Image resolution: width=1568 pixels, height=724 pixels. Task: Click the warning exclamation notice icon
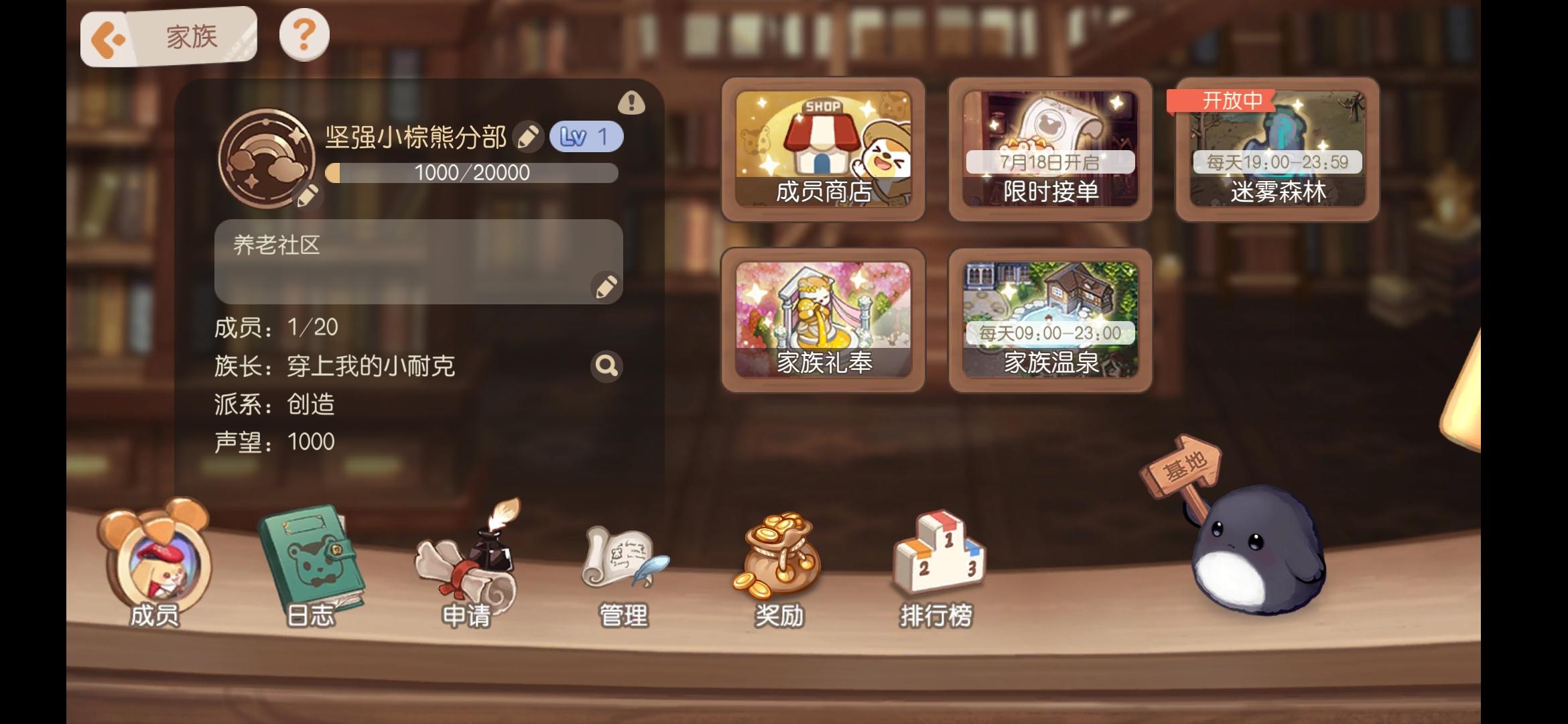tap(631, 103)
